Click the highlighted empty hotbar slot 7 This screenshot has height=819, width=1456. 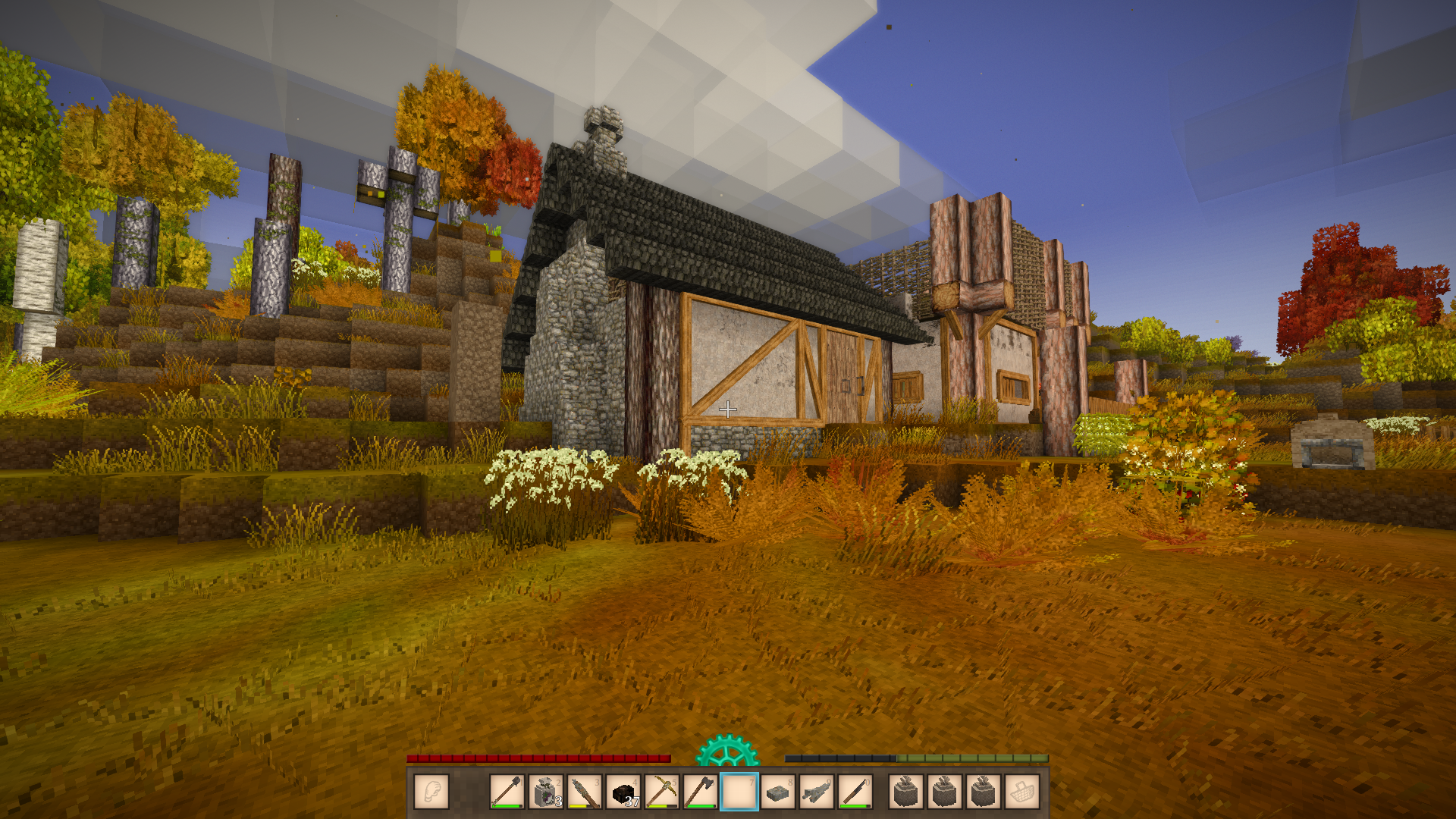pyautogui.click(x=739, y=792)
